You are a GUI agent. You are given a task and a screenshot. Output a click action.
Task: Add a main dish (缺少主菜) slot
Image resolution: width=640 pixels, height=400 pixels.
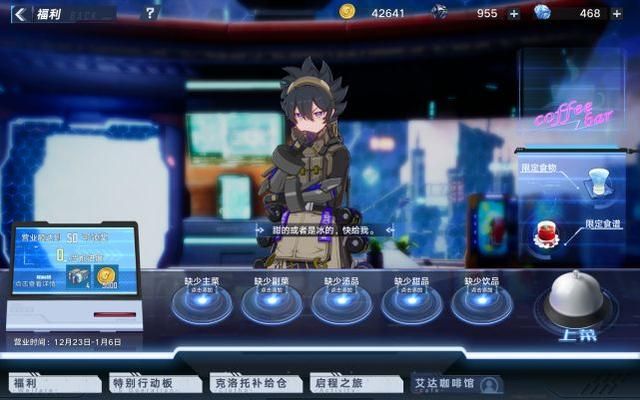201,302
